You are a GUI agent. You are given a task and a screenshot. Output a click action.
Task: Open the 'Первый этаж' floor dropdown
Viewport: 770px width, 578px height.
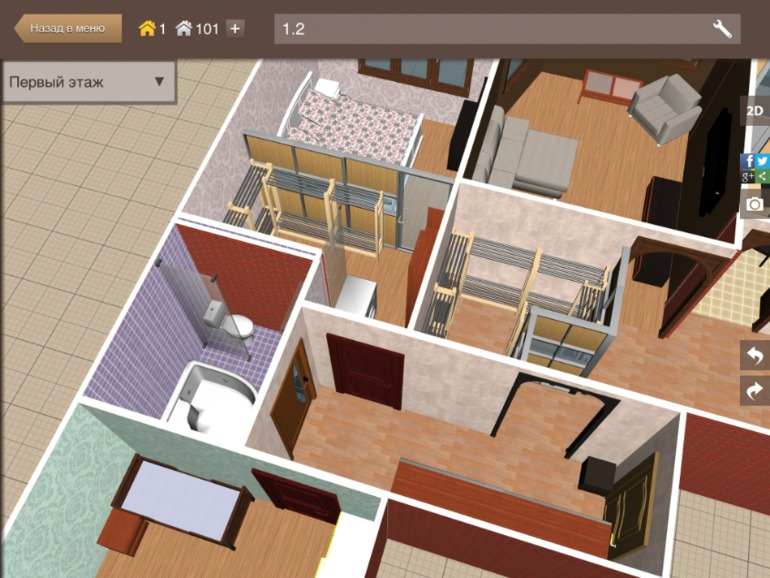click(88, 82)
